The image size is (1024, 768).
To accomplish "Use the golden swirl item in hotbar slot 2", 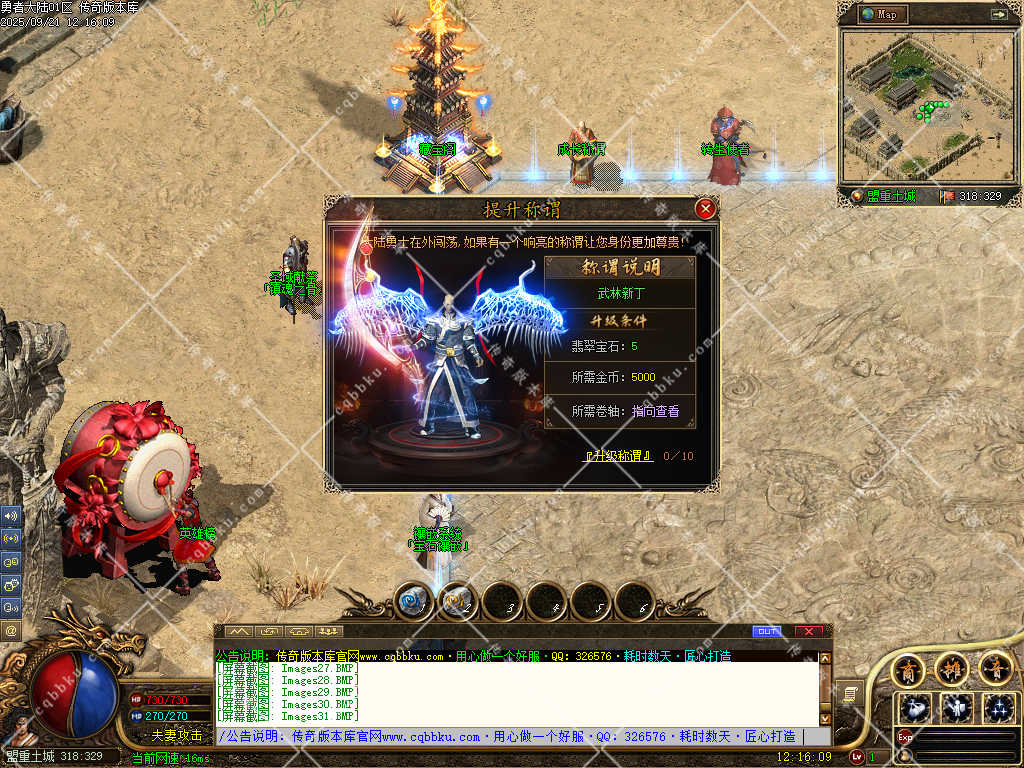I will [458, 601].
